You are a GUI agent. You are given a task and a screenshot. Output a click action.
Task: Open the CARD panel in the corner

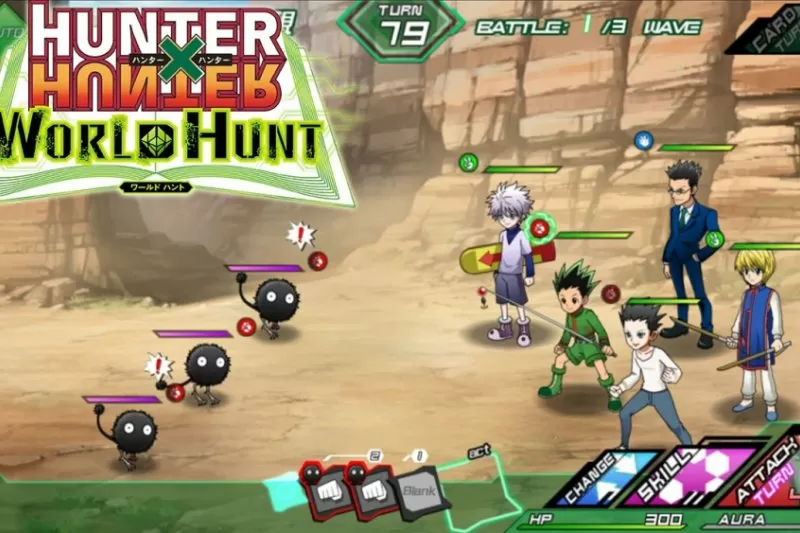point(768,25)
